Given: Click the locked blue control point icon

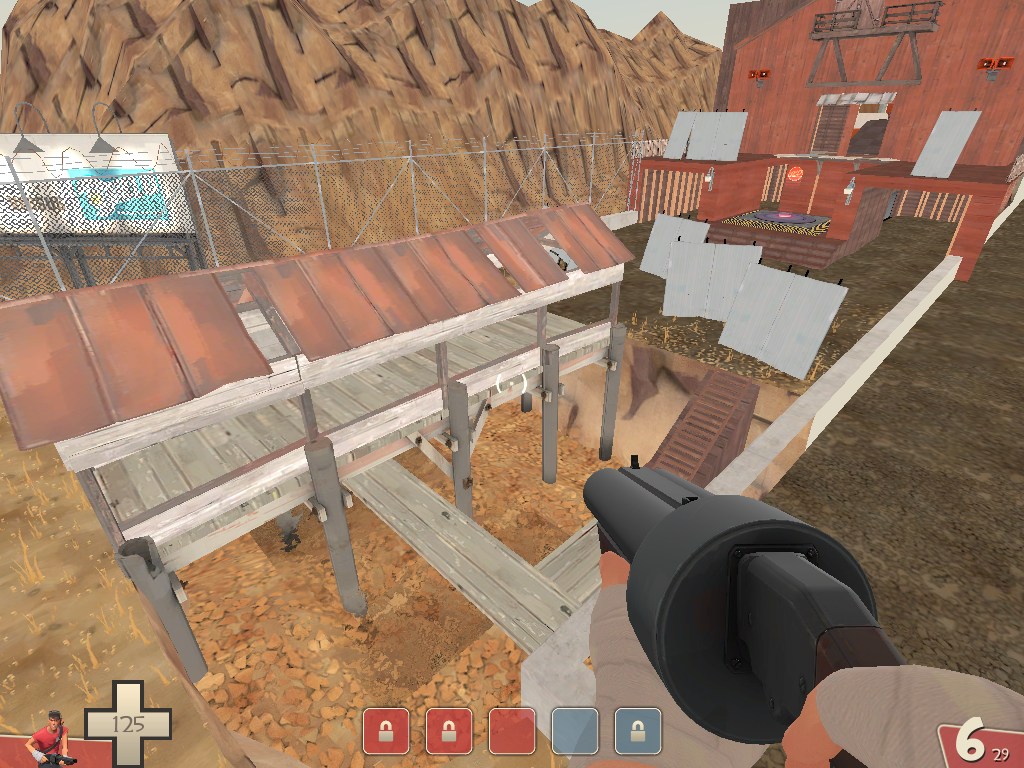Looking at the screenshot, I should pyautogui.click(x=637, y=731).
